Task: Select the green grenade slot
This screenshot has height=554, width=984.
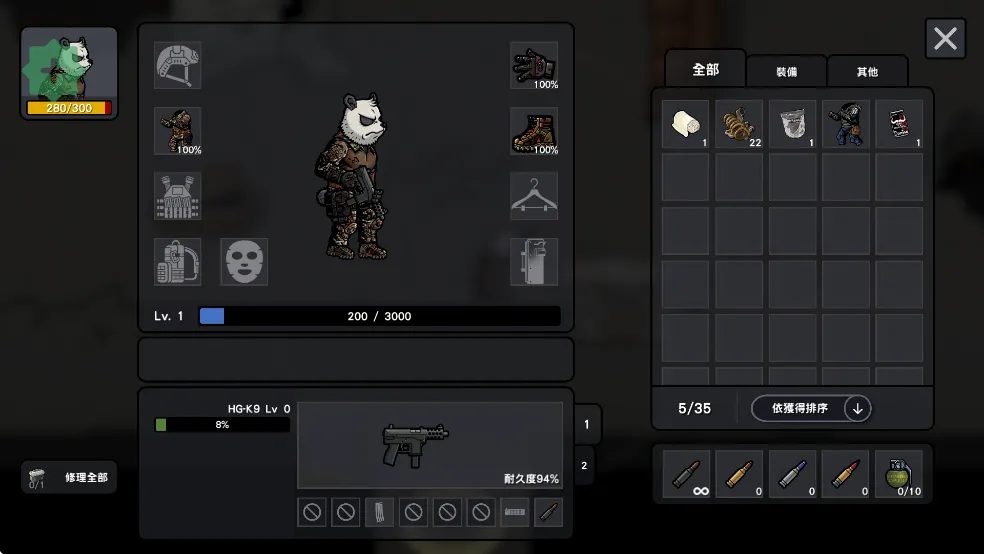Action: pos(899,474)
